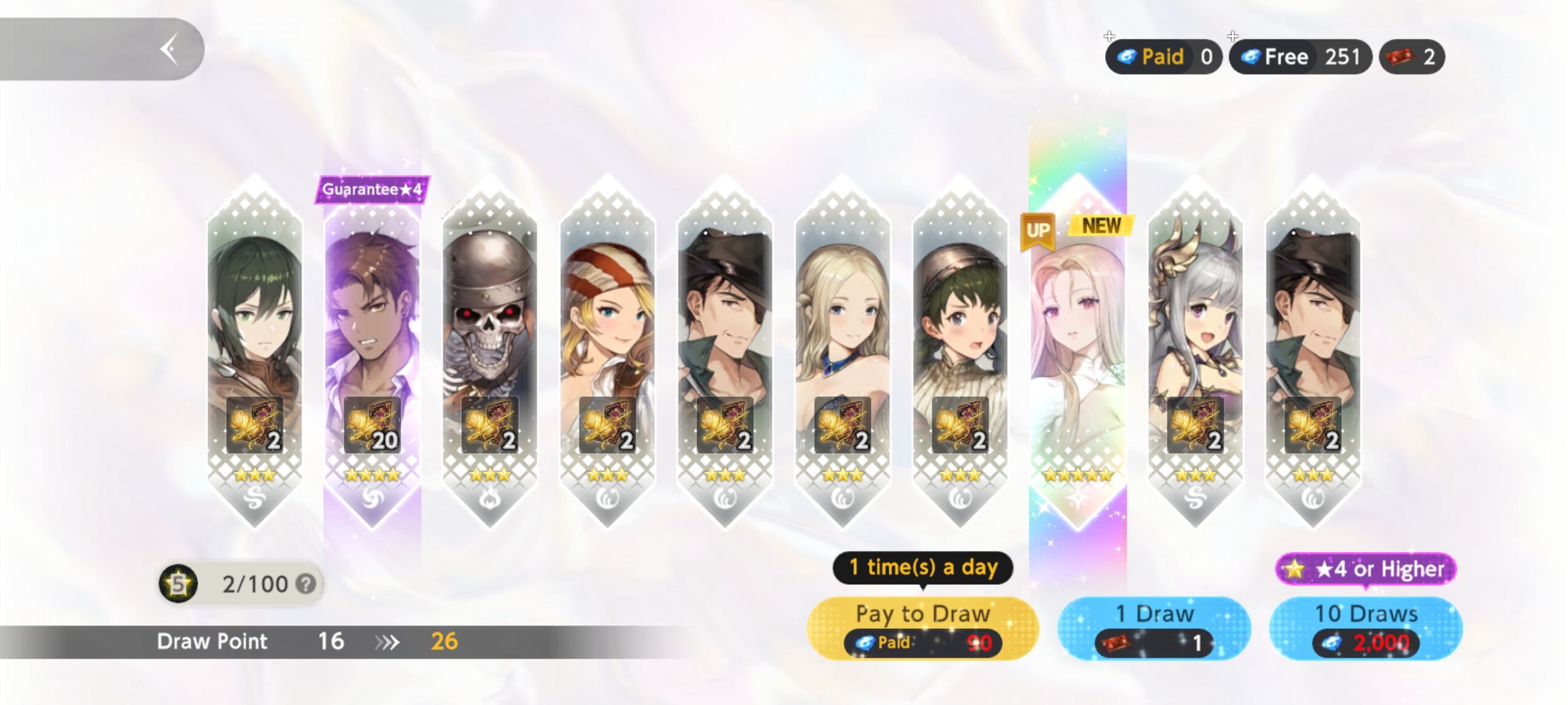
Task: Go back using the arrow button
Action: pyautogui.click(x=170, y=49)
